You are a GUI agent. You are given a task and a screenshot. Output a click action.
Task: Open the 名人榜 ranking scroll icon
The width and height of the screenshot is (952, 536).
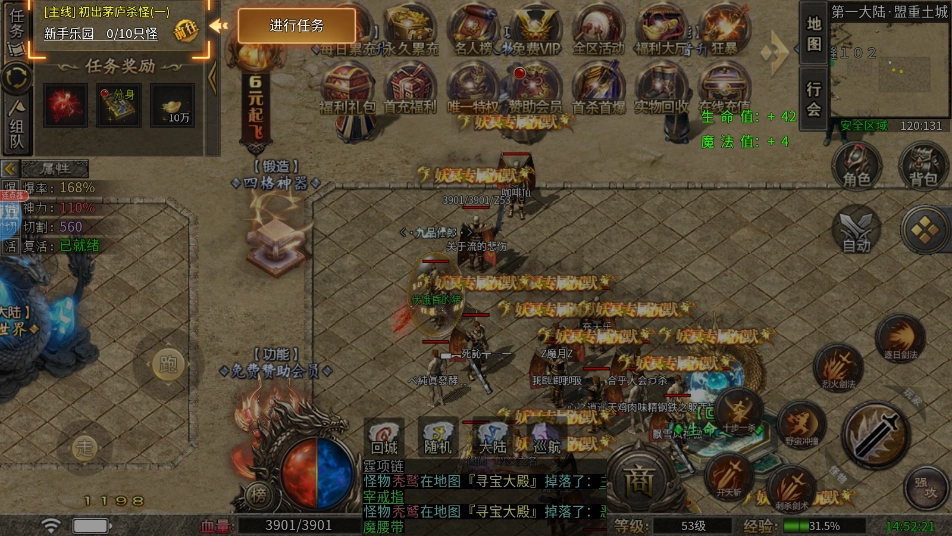point(474,27)
